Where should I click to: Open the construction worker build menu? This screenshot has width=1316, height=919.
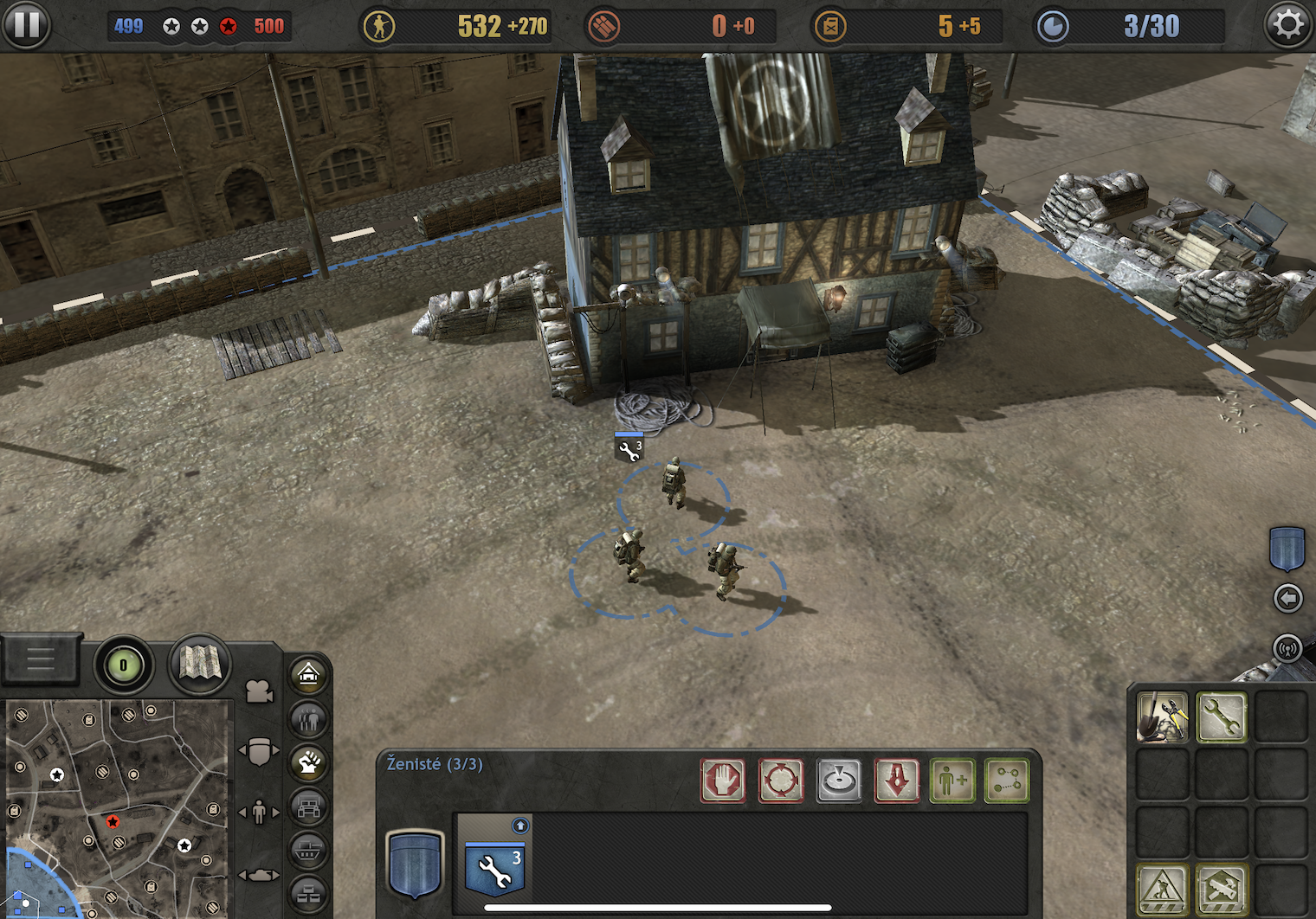[x=1162, y=889]
